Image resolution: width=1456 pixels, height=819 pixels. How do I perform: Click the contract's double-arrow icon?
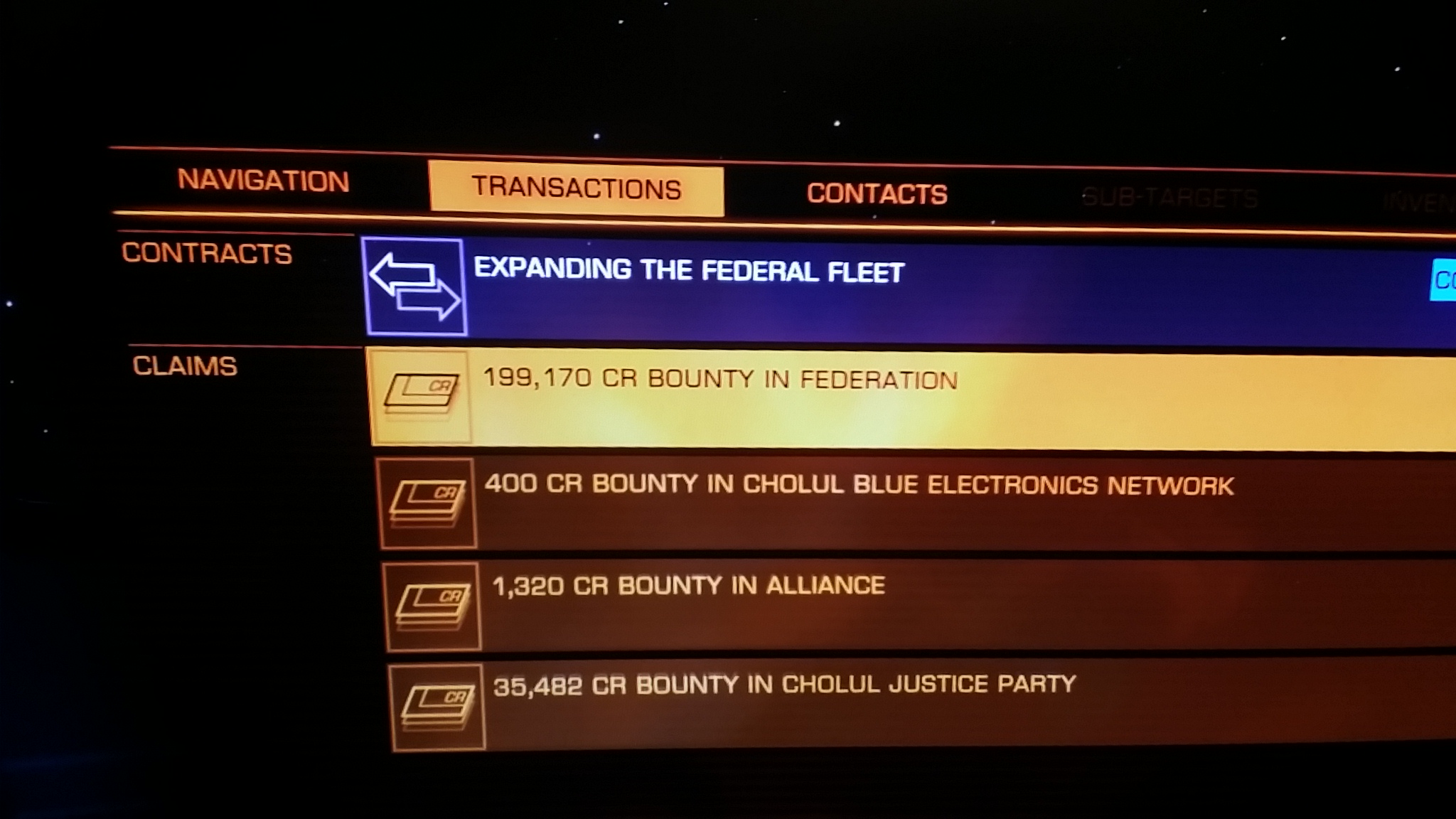[415, 287]
